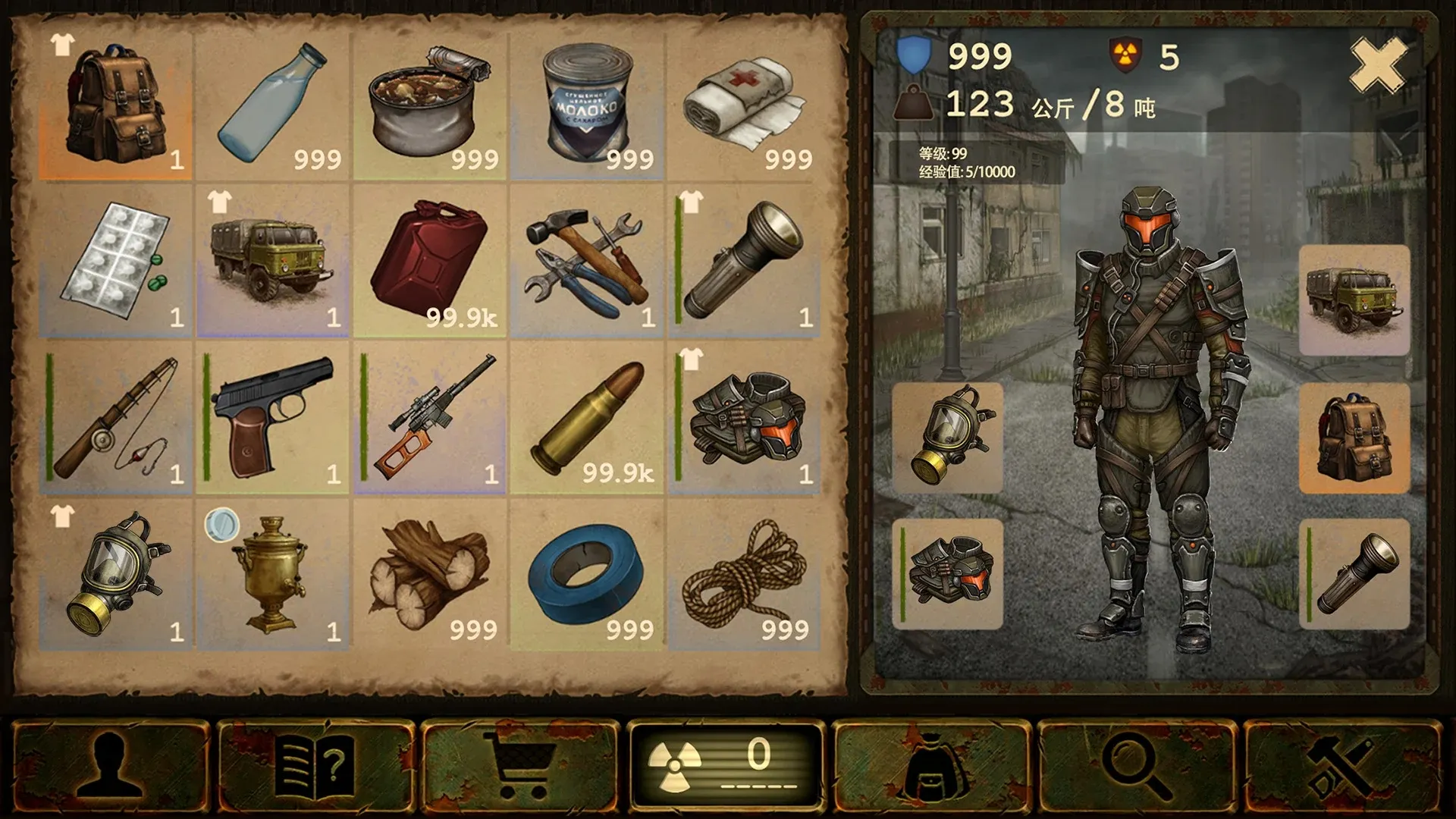Choose the tool set with hammer
1456x819 pixels.
click(587, 262)
